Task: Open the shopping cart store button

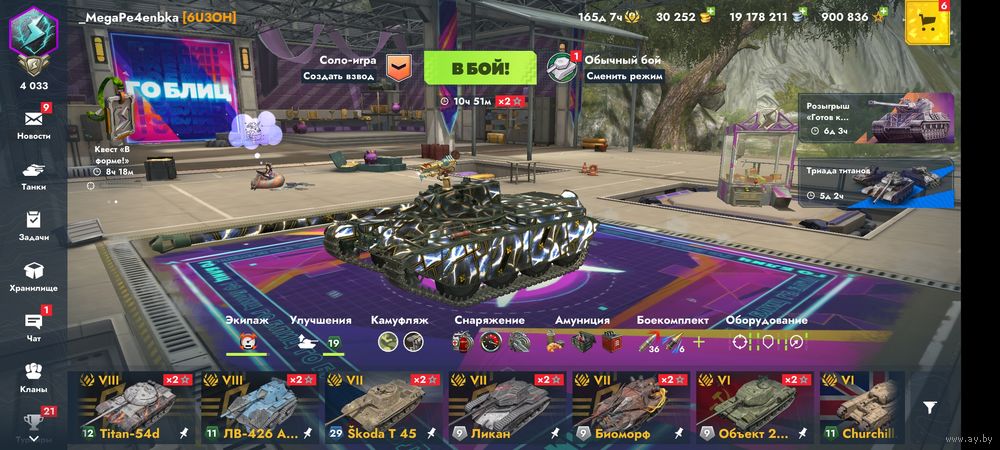Action: click(927, 22)
